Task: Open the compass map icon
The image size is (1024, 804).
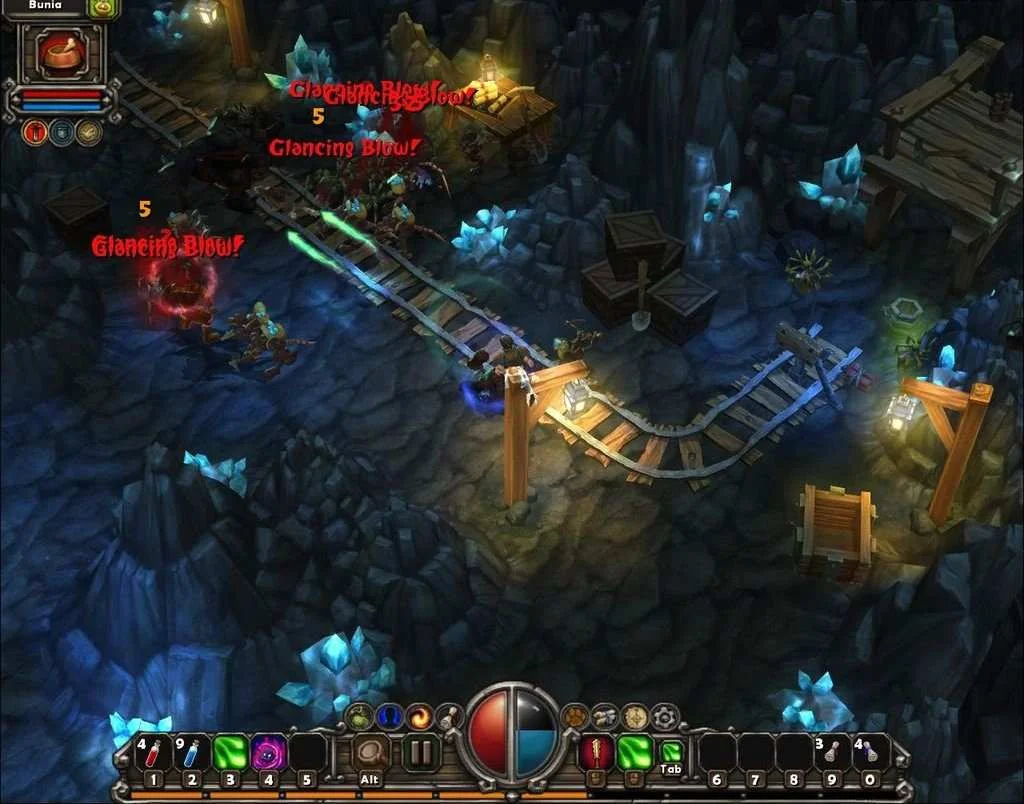Action: tap(634, 716)
